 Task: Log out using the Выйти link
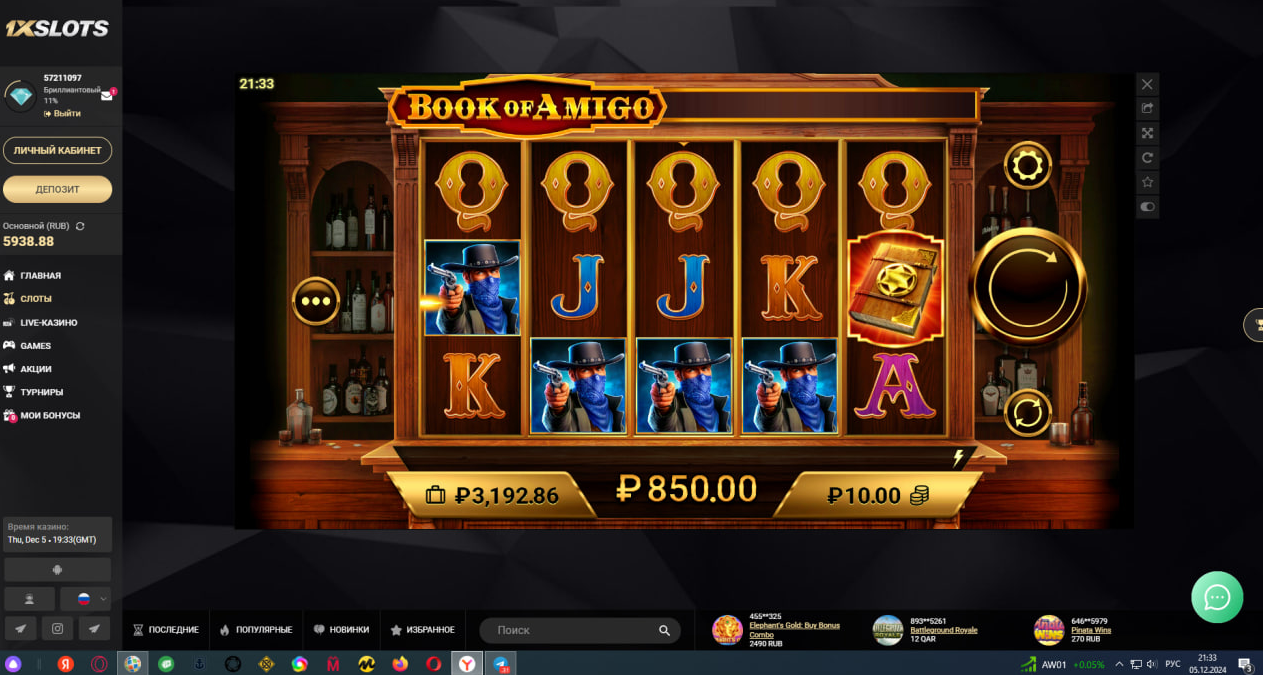pos(66,113)
